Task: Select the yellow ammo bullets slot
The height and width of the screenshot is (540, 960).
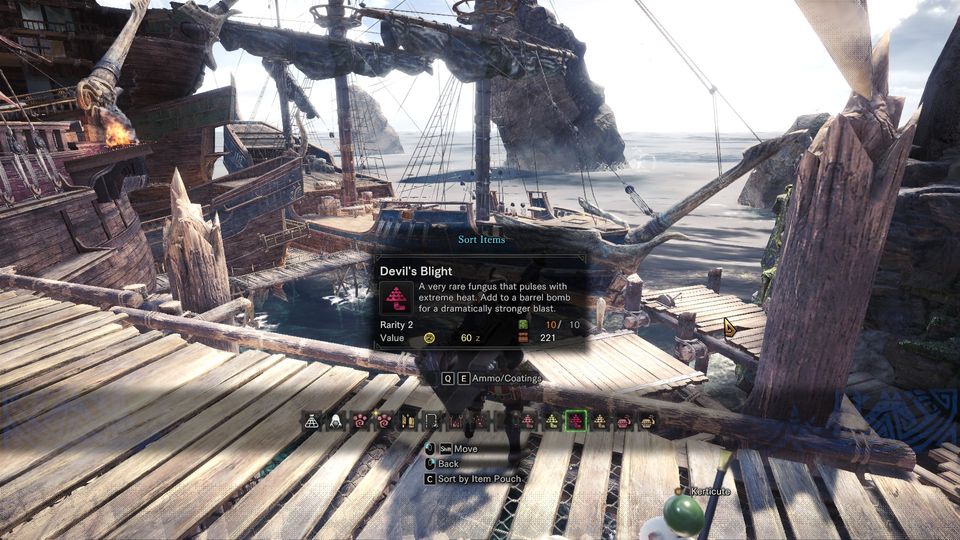Action: tap(408, 421)
